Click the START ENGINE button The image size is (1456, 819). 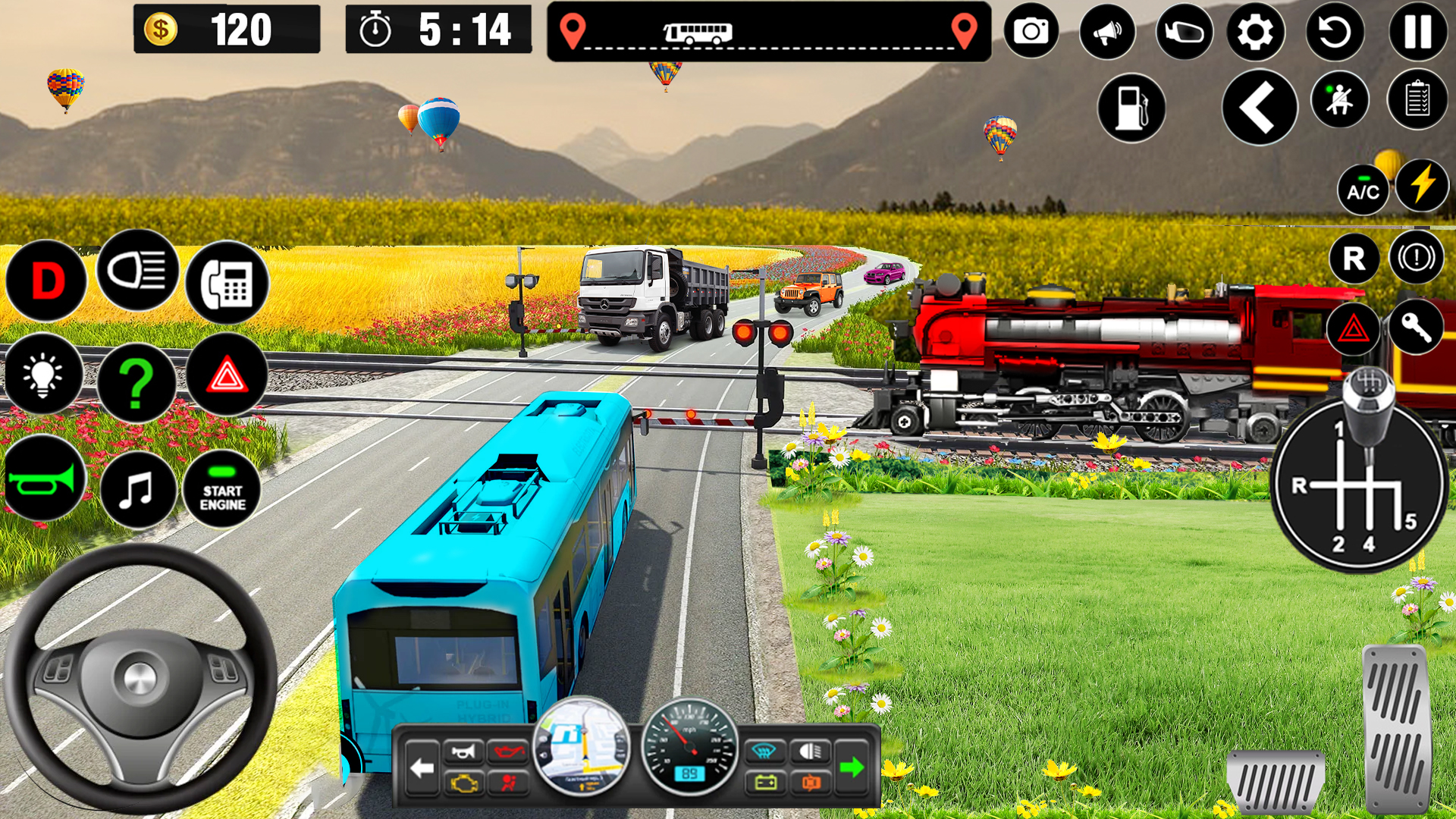(x=222, y=490)
